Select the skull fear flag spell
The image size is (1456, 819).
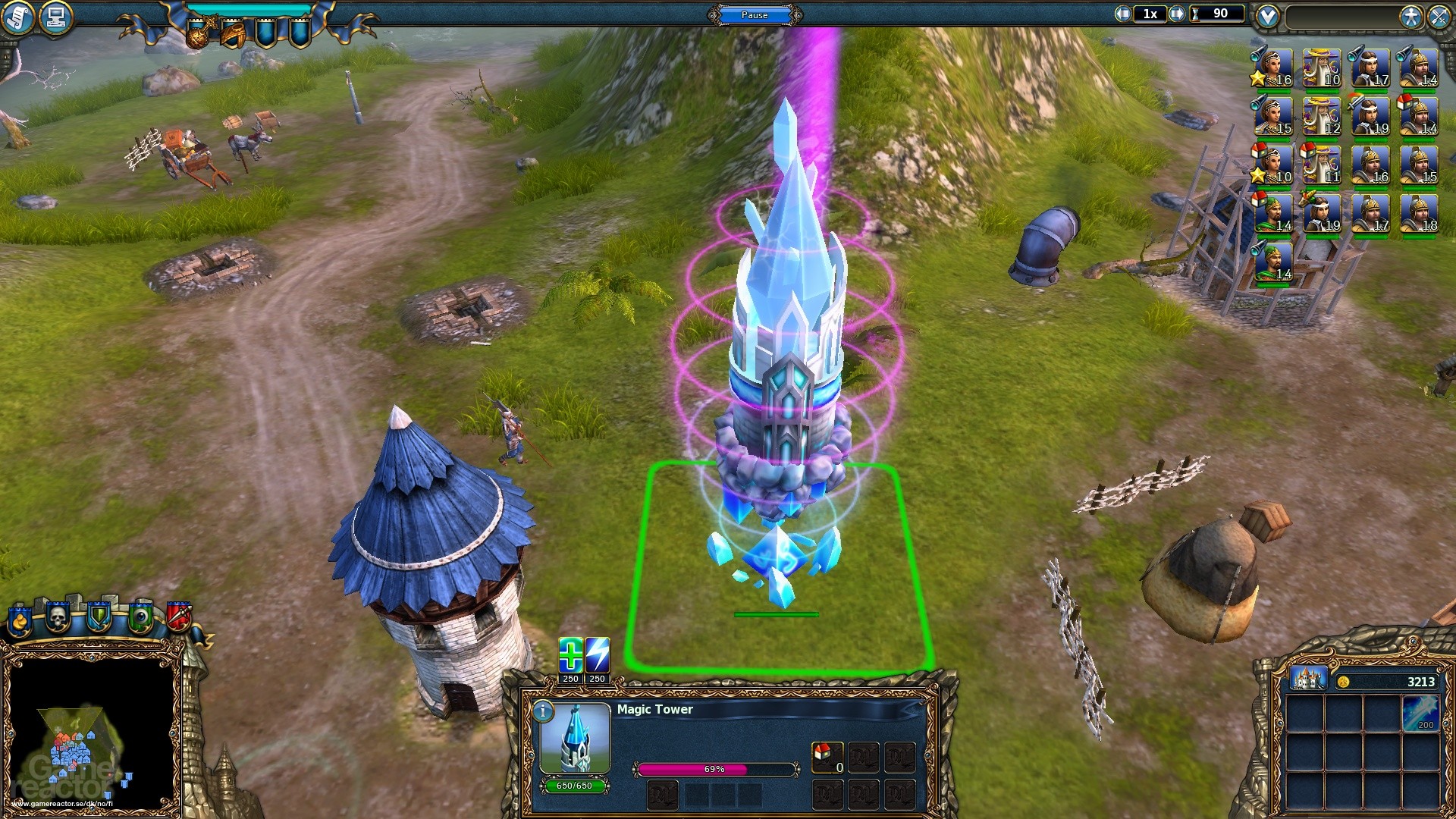pos(58,617)
